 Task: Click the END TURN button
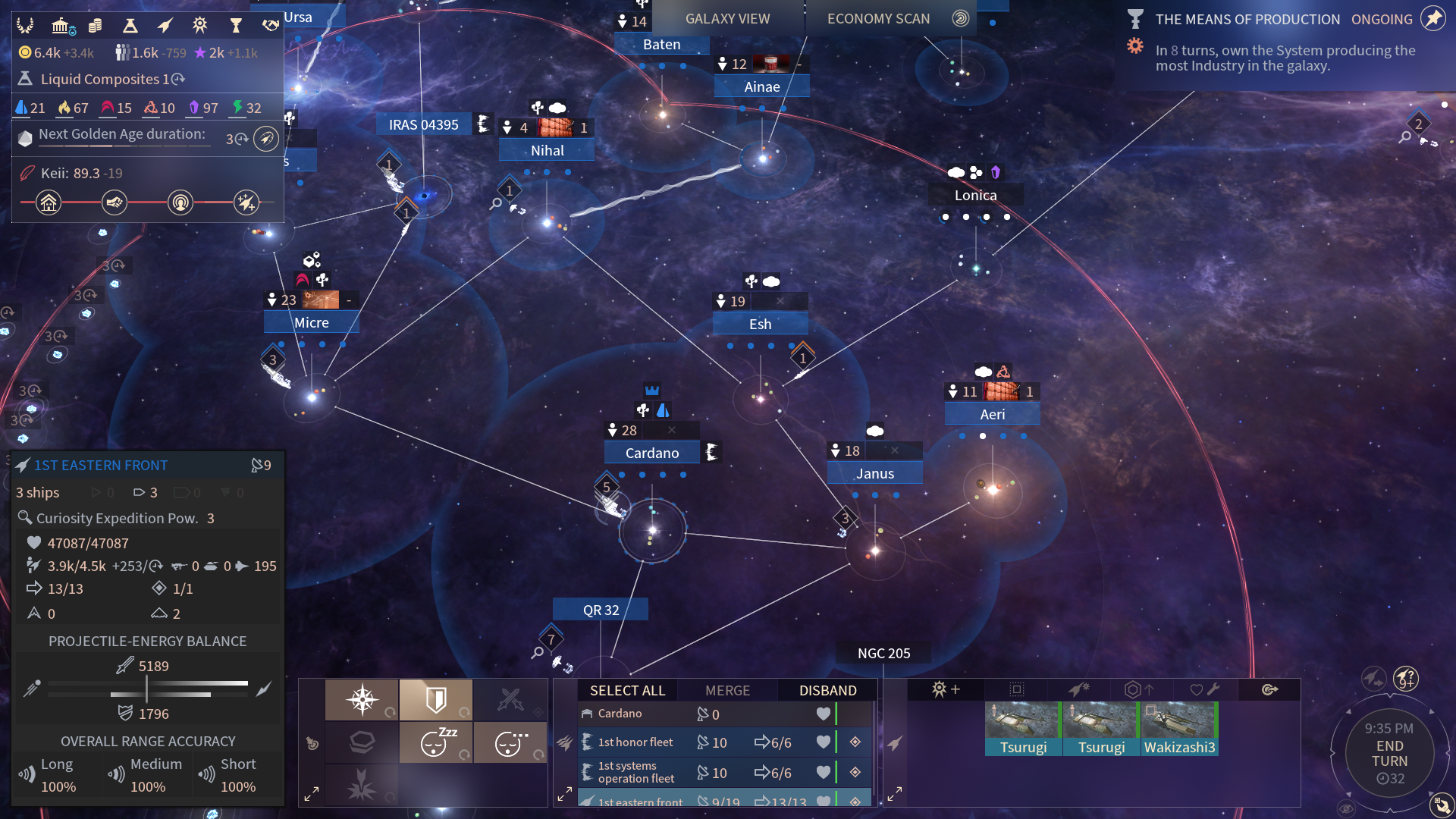pos(1389,753)
